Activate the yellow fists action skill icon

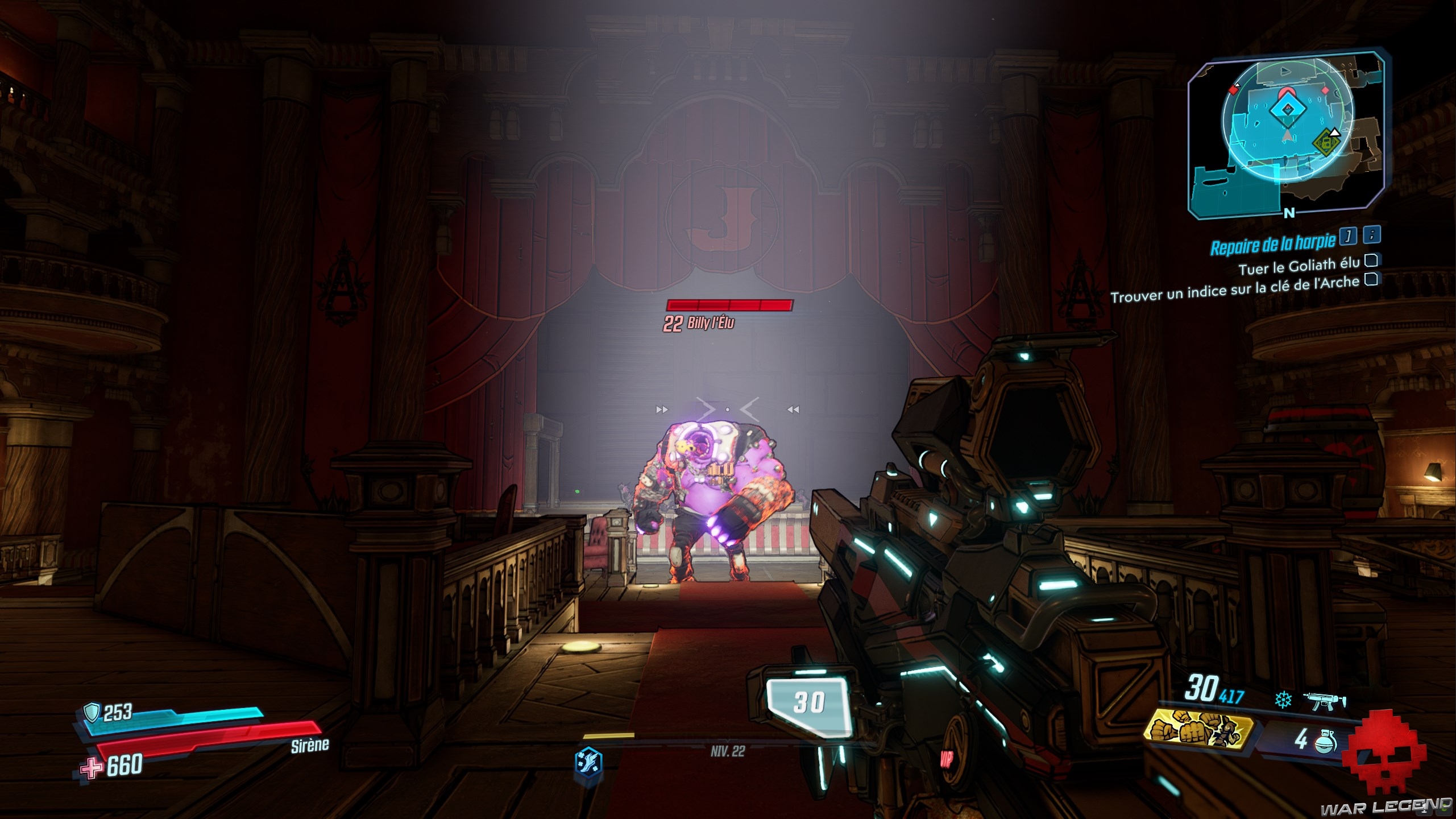click(x=1198, y=731)
